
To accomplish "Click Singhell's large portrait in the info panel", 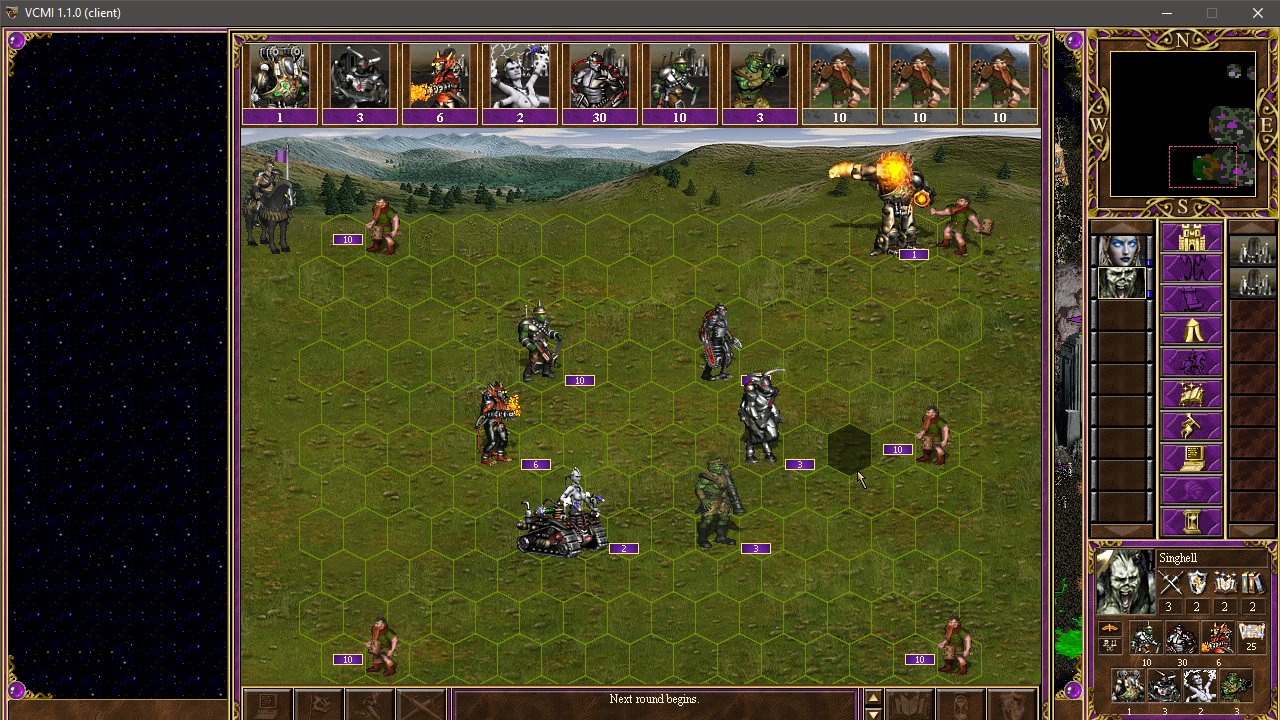I will click(1124, 580).
